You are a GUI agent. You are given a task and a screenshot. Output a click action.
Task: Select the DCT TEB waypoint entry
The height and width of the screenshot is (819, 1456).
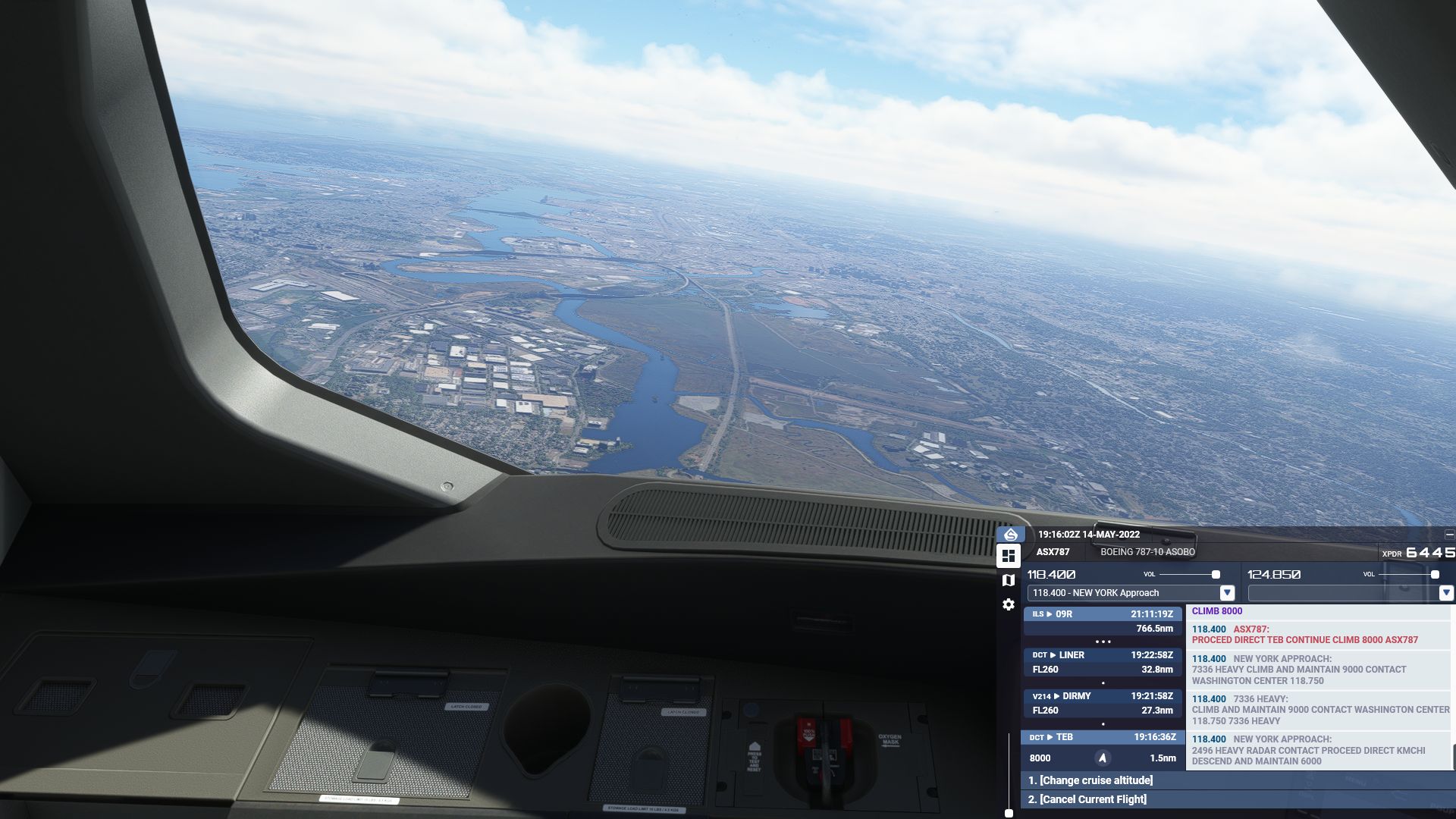(x=1103, y=747)
